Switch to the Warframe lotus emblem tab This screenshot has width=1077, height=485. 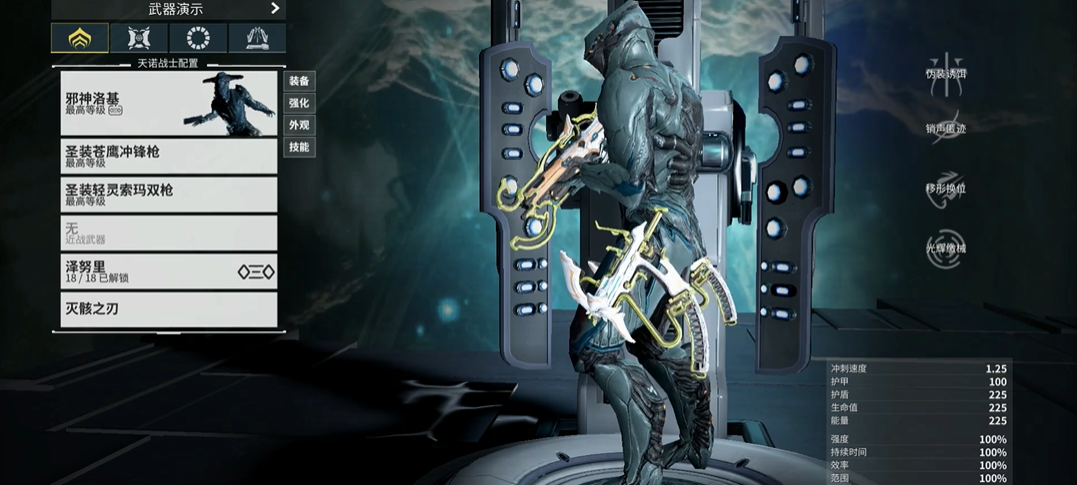80,38
